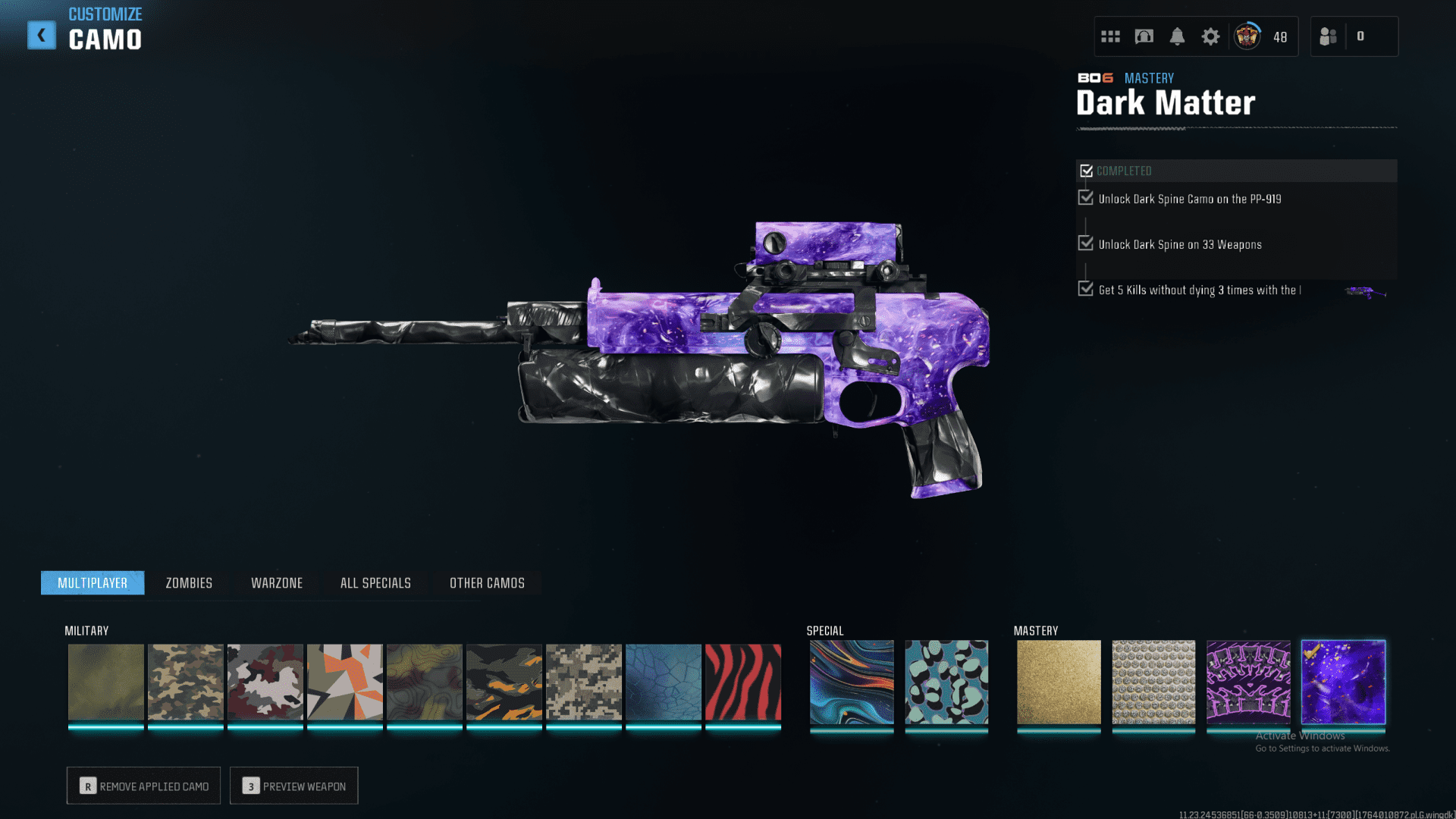Click the headset chat channels icon
This screenshot has height=819, width=1456.
point(1144,36)
